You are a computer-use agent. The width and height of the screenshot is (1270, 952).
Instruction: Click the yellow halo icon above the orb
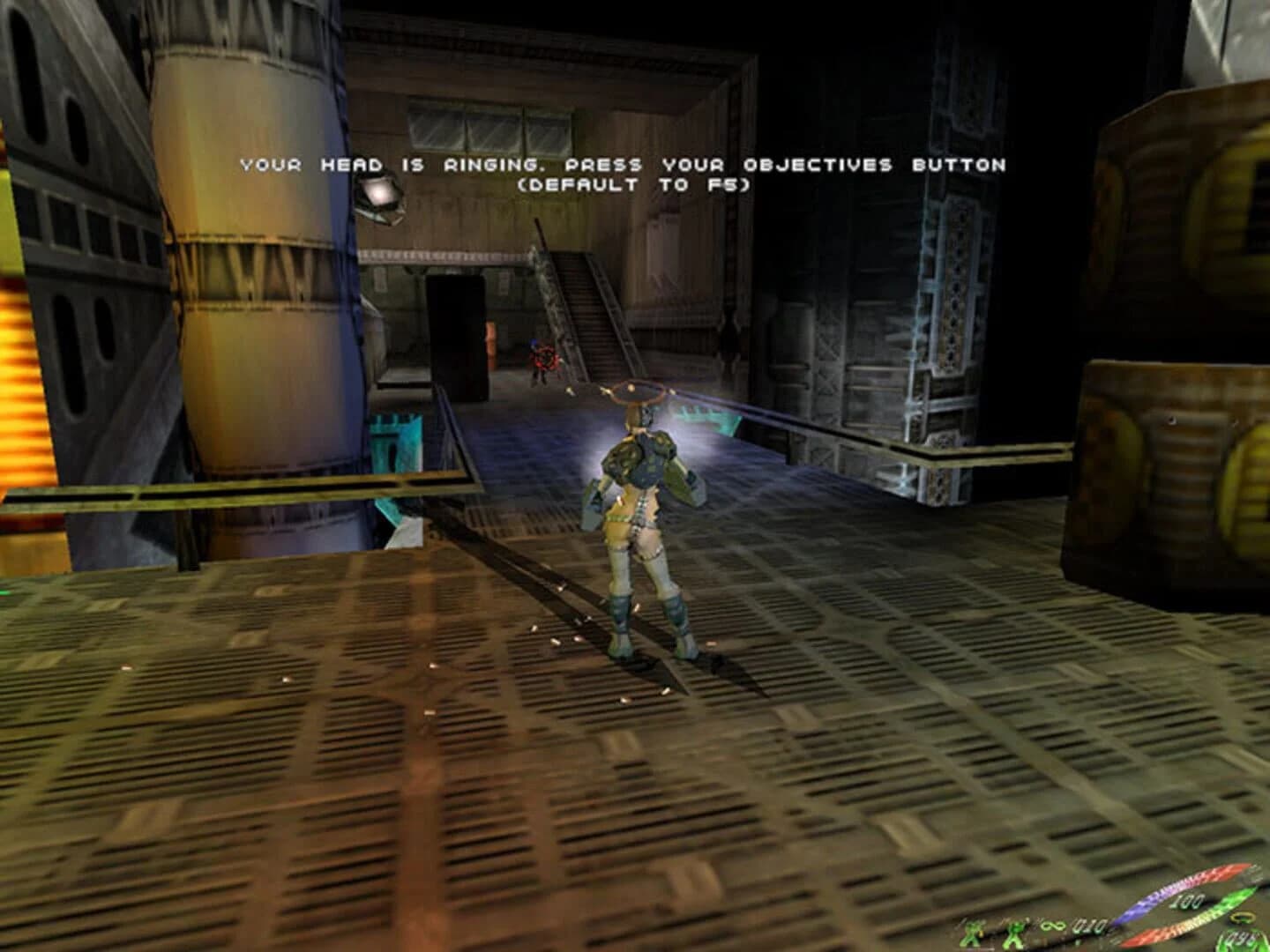coord(1244,919)
